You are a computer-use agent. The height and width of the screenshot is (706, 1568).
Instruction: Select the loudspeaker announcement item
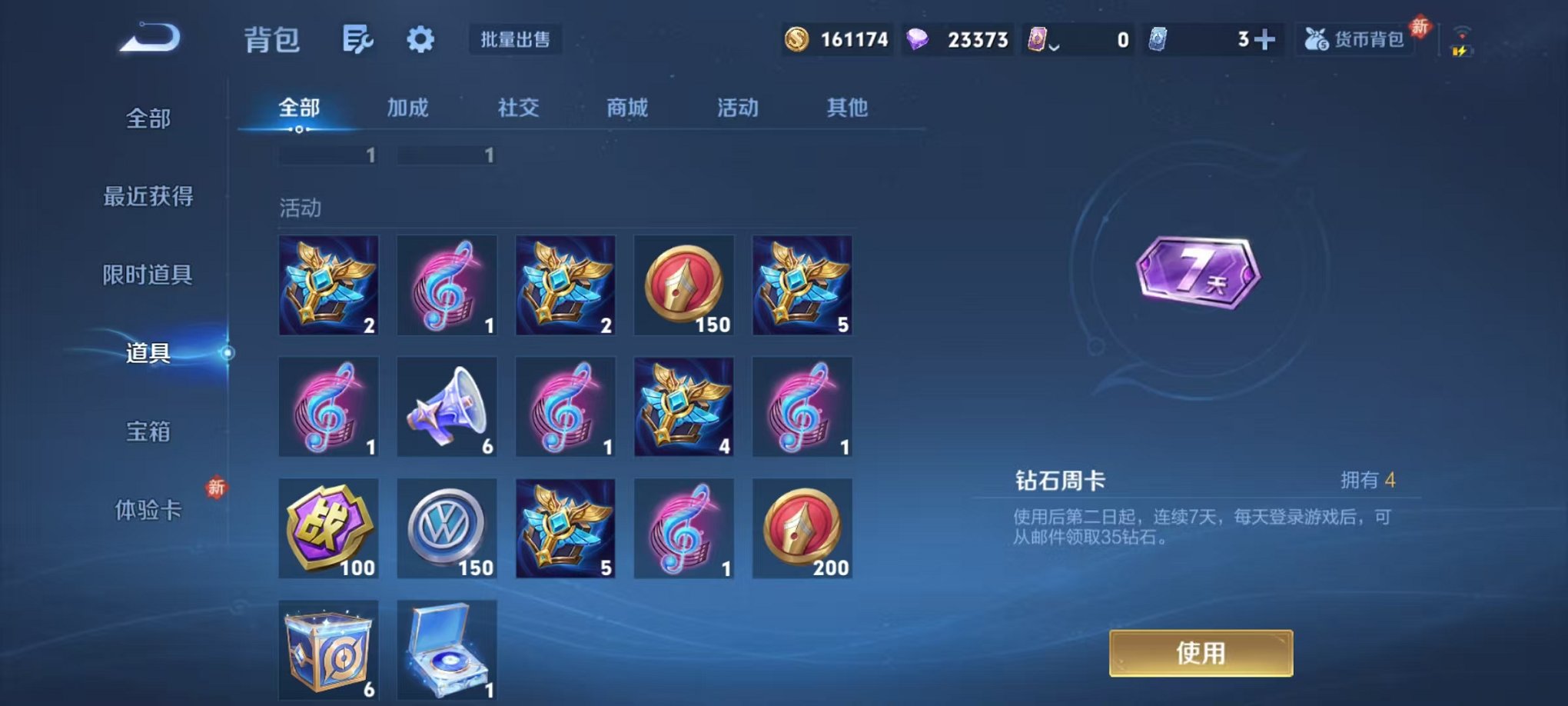coord(446,408)
